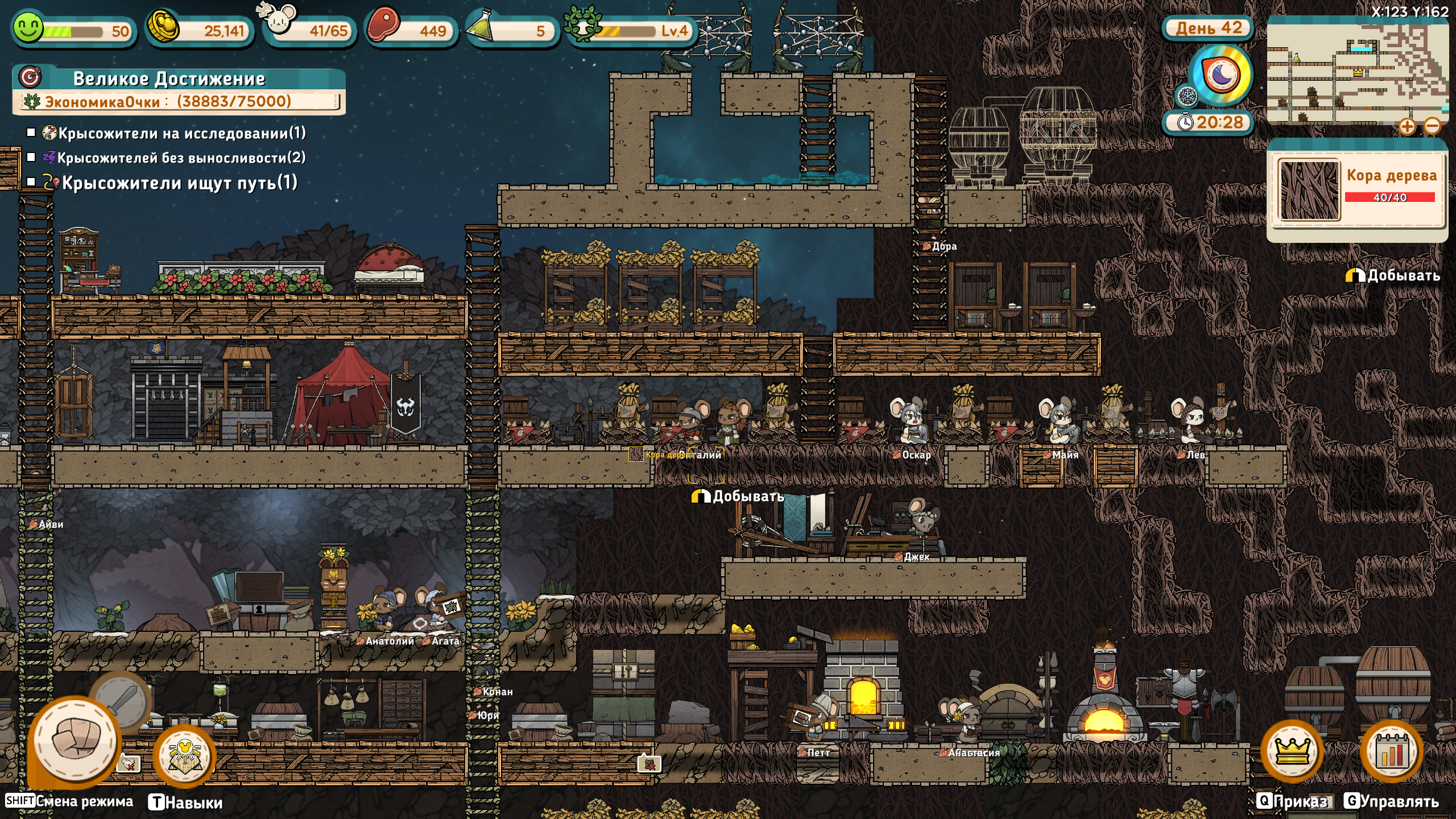Open the crown kingdom management button
Image resolution: width=1456 pixels, height=819 pixels.
[1292, 752]
